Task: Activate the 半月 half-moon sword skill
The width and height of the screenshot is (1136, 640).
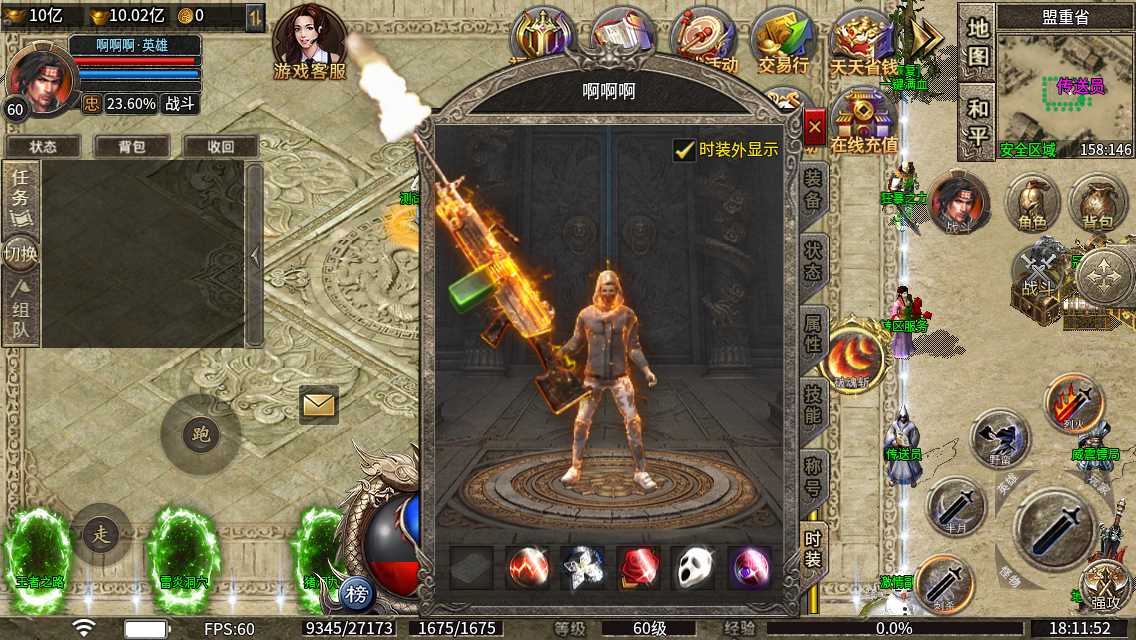Action: pos(957,507)
